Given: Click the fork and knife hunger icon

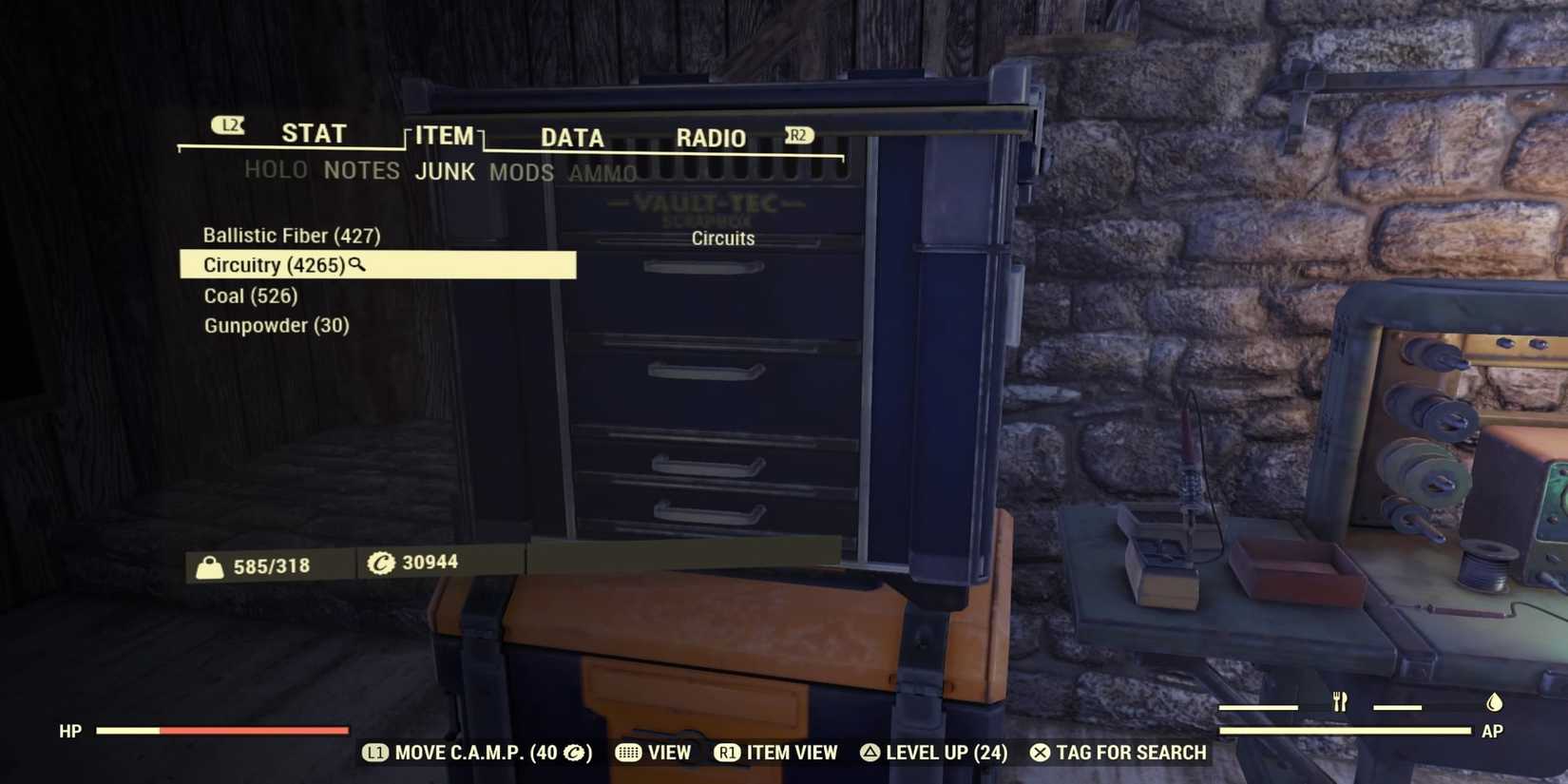Looking at the screenshot, I should pos(1340,701).
